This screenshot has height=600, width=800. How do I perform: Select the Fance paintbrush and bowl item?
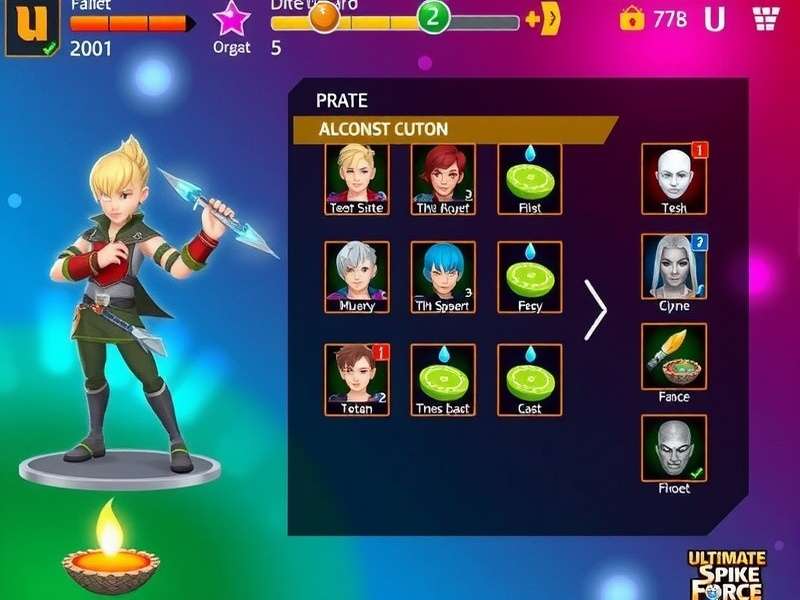coord(673,356)
